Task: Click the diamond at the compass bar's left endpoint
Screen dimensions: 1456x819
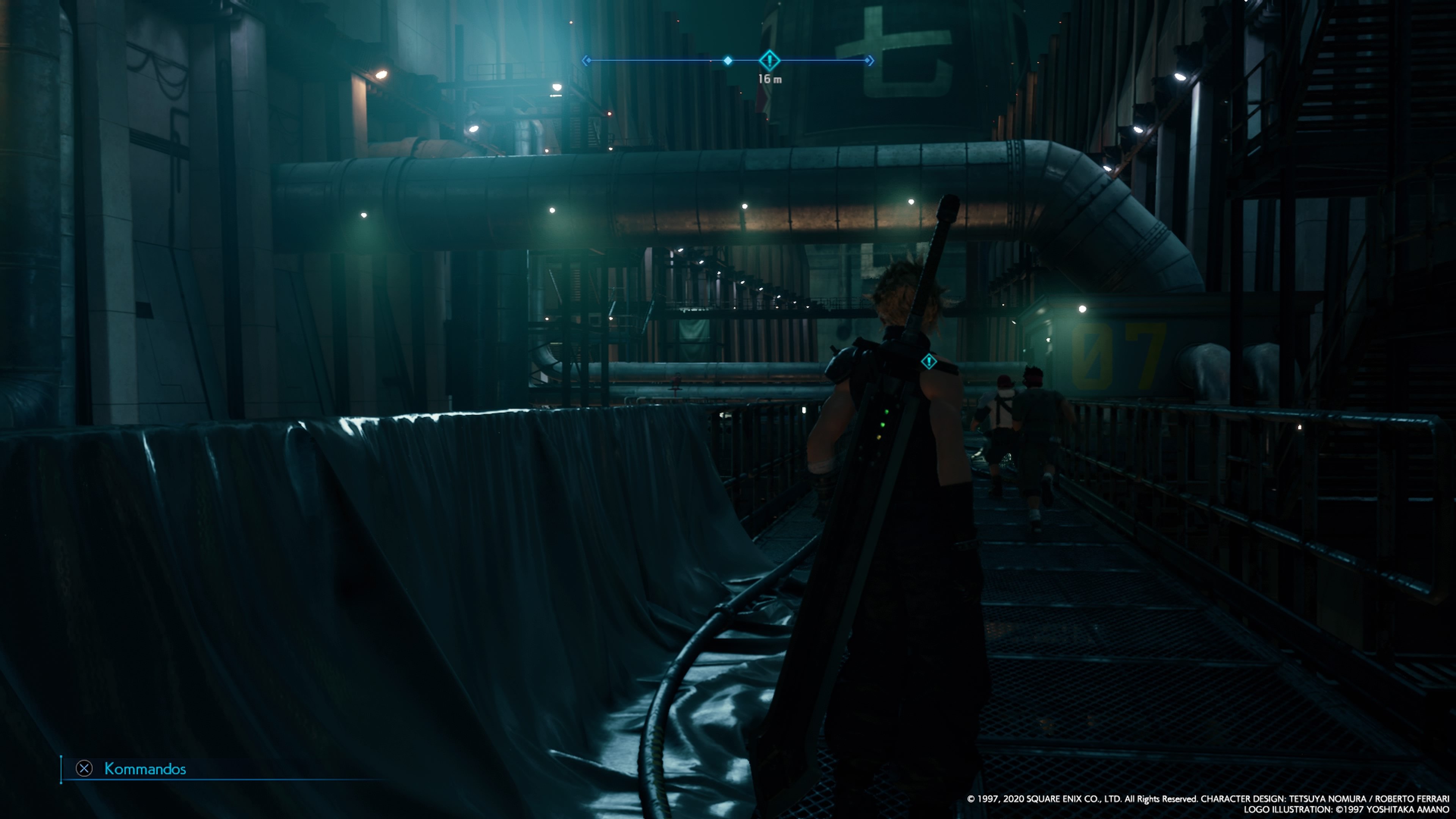Action: tap(589, 60)
